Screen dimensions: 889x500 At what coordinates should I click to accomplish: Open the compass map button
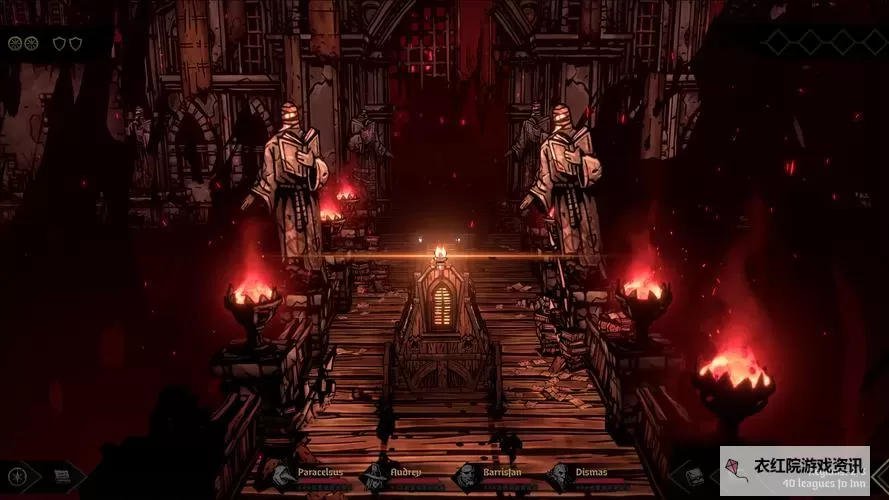[x=17, y=478]
